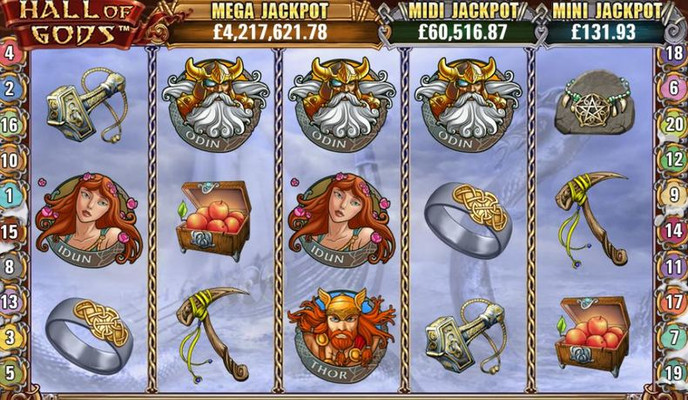This screenshot has height=400, width=688.
Task: Select payline number 1 marker
Action: point(9,196)
